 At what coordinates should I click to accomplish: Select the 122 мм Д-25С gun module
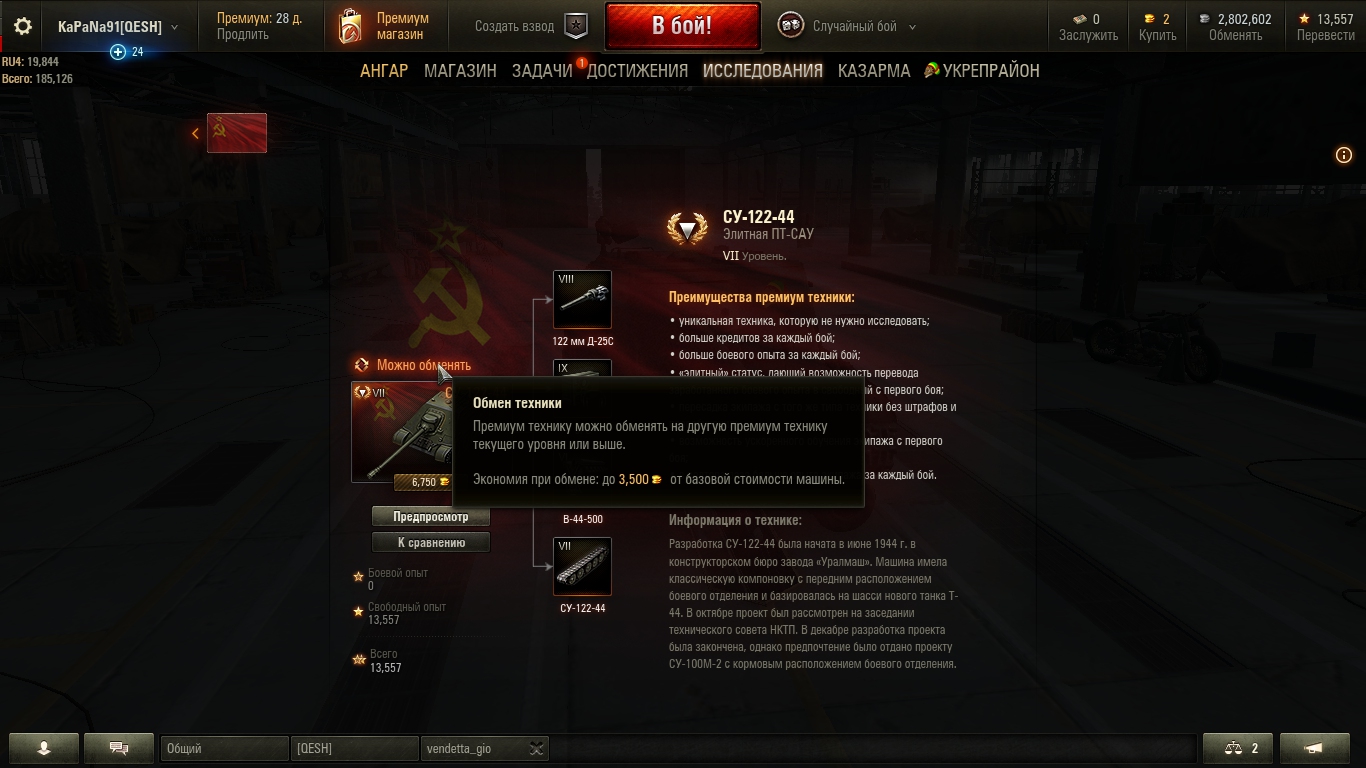click(x=582, y=299)
